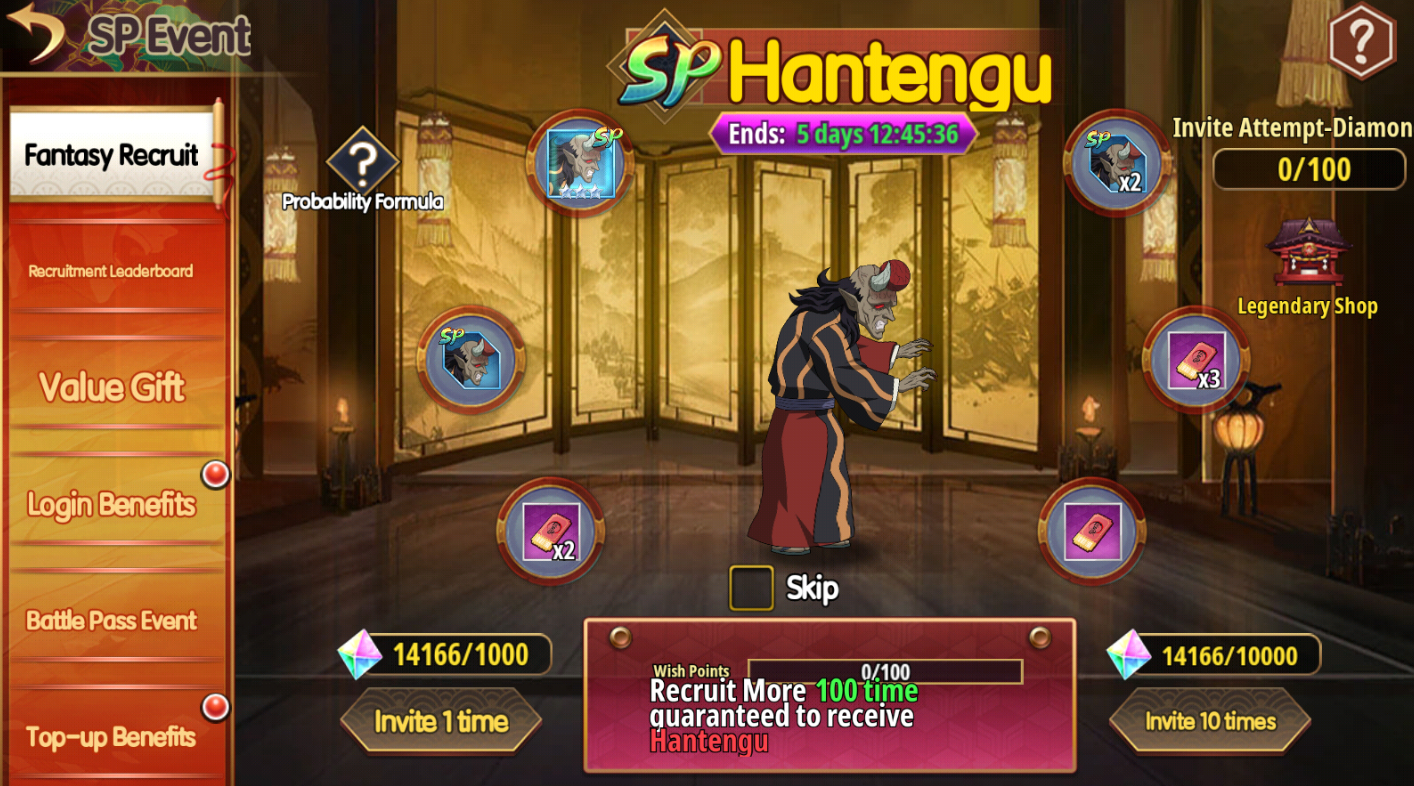The image size is (1414, 786).
Task: Go back using the arrow button
Action: [36, 32]
